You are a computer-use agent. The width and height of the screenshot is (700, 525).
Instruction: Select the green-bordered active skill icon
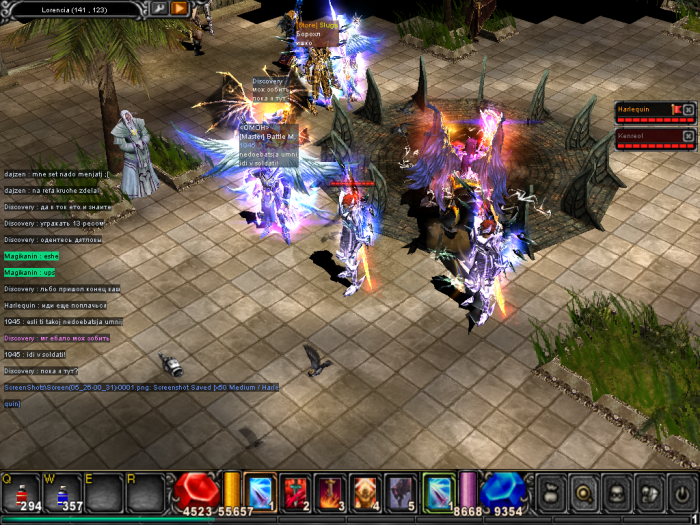[x=438, y=491]
